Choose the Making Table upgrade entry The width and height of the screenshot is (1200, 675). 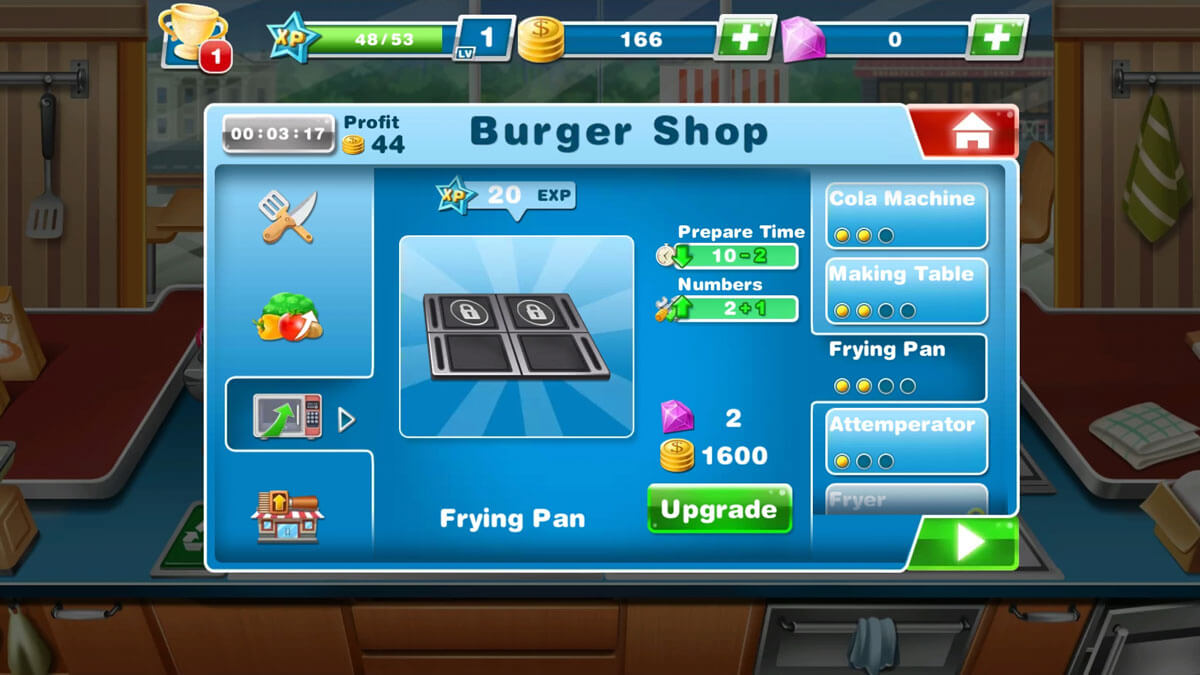click(906, 291)
